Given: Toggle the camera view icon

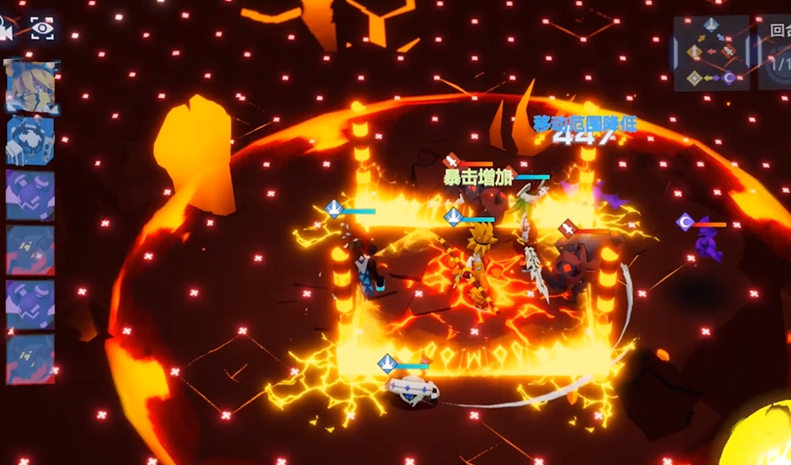Looking at the screenshot, I should (5, 29).
